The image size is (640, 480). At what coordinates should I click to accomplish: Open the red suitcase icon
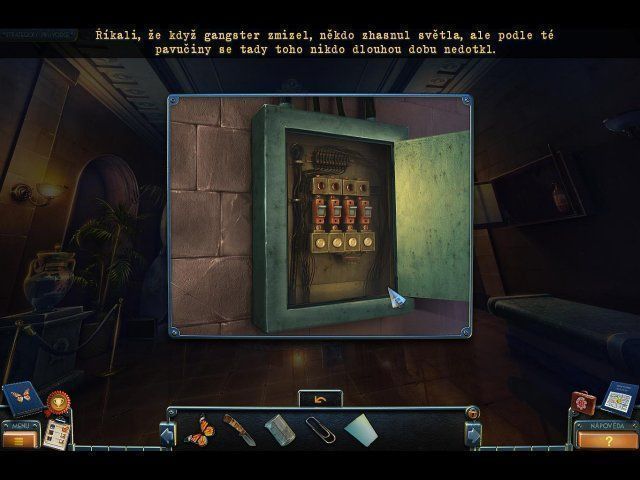coord(583,402)
